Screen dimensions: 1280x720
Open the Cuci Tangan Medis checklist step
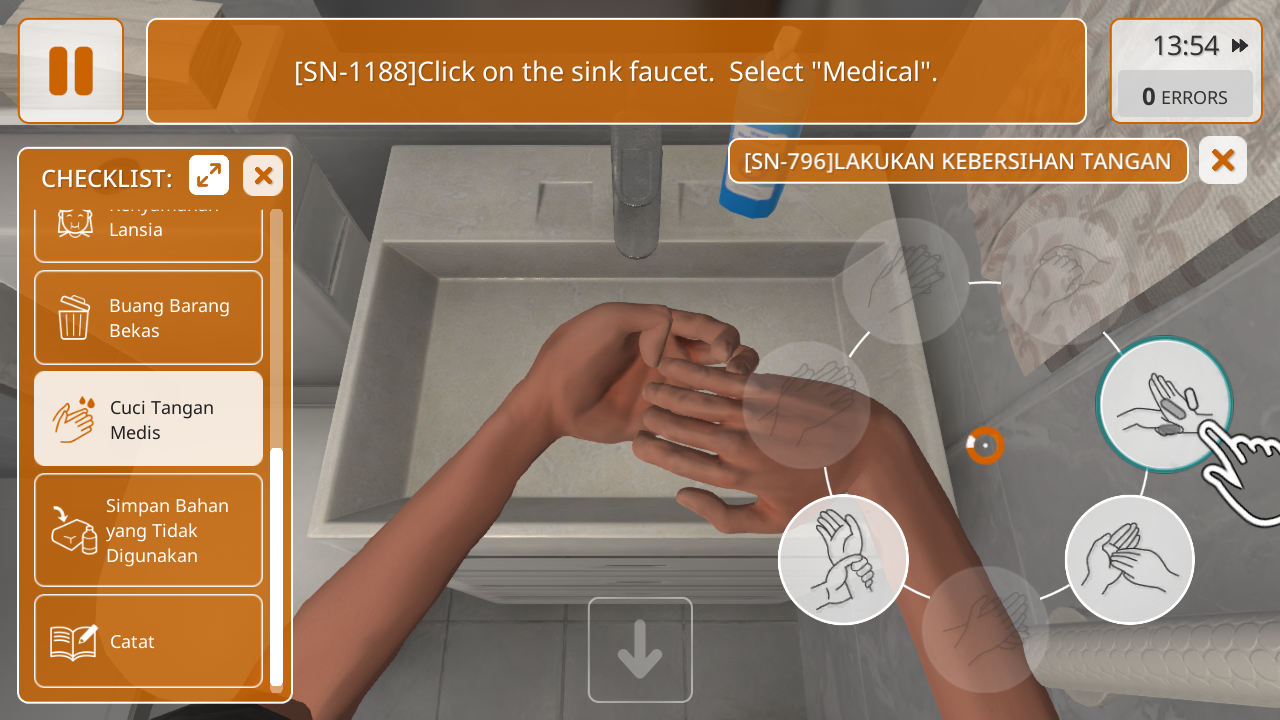coord(149,420)
